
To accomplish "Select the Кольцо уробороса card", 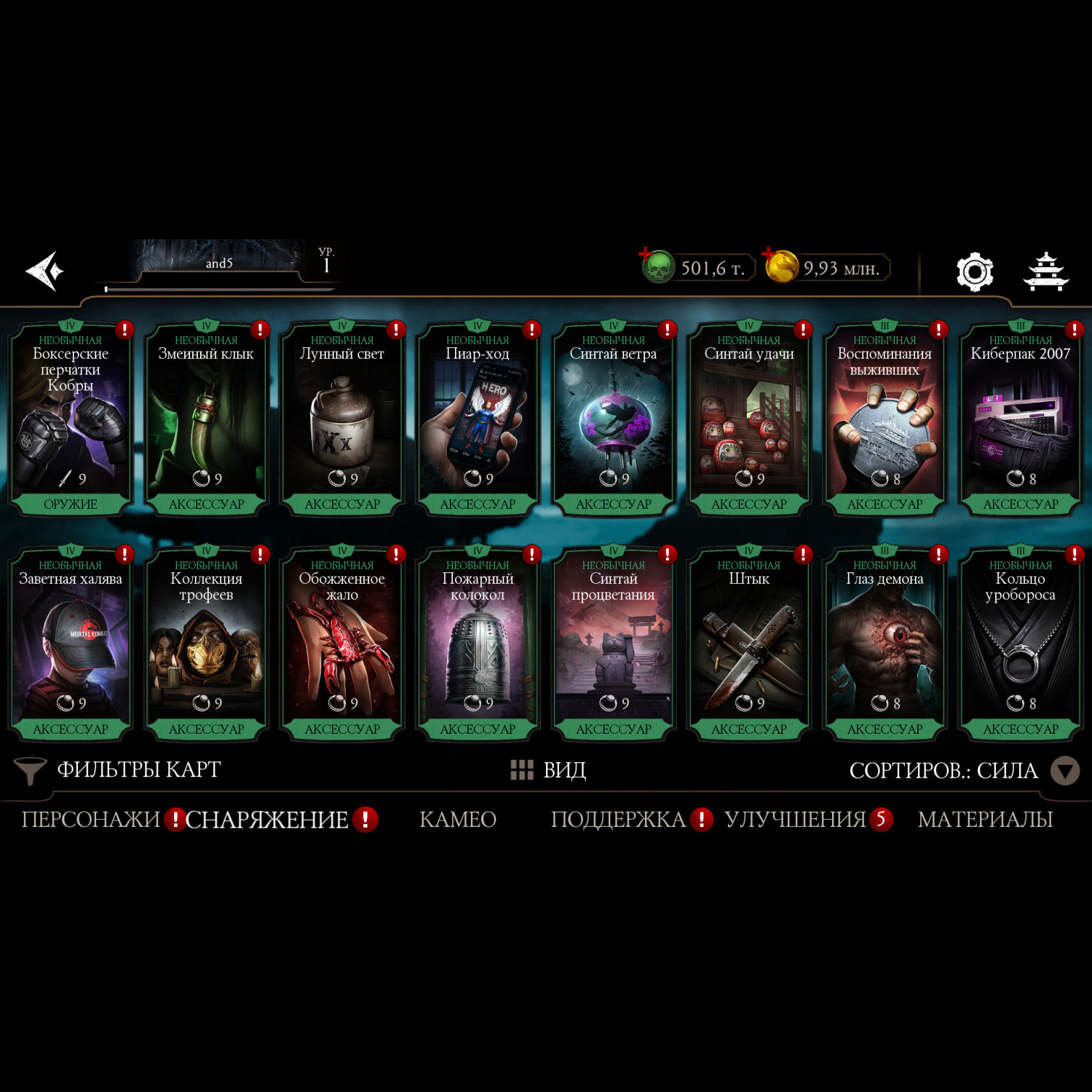I will tap(1020, 644).
